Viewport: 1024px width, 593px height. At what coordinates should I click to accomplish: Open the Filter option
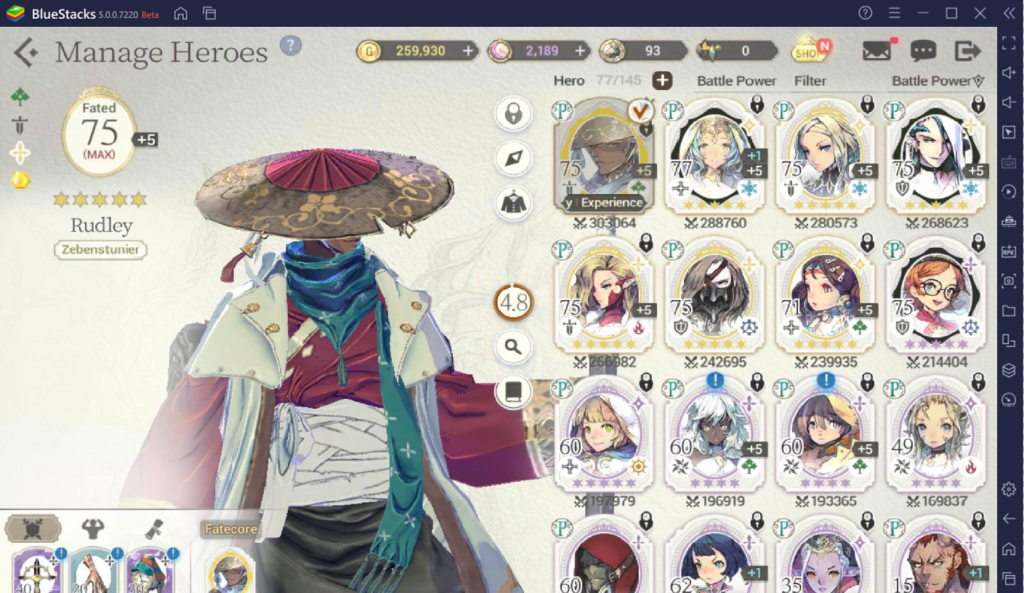click(810, 80)
